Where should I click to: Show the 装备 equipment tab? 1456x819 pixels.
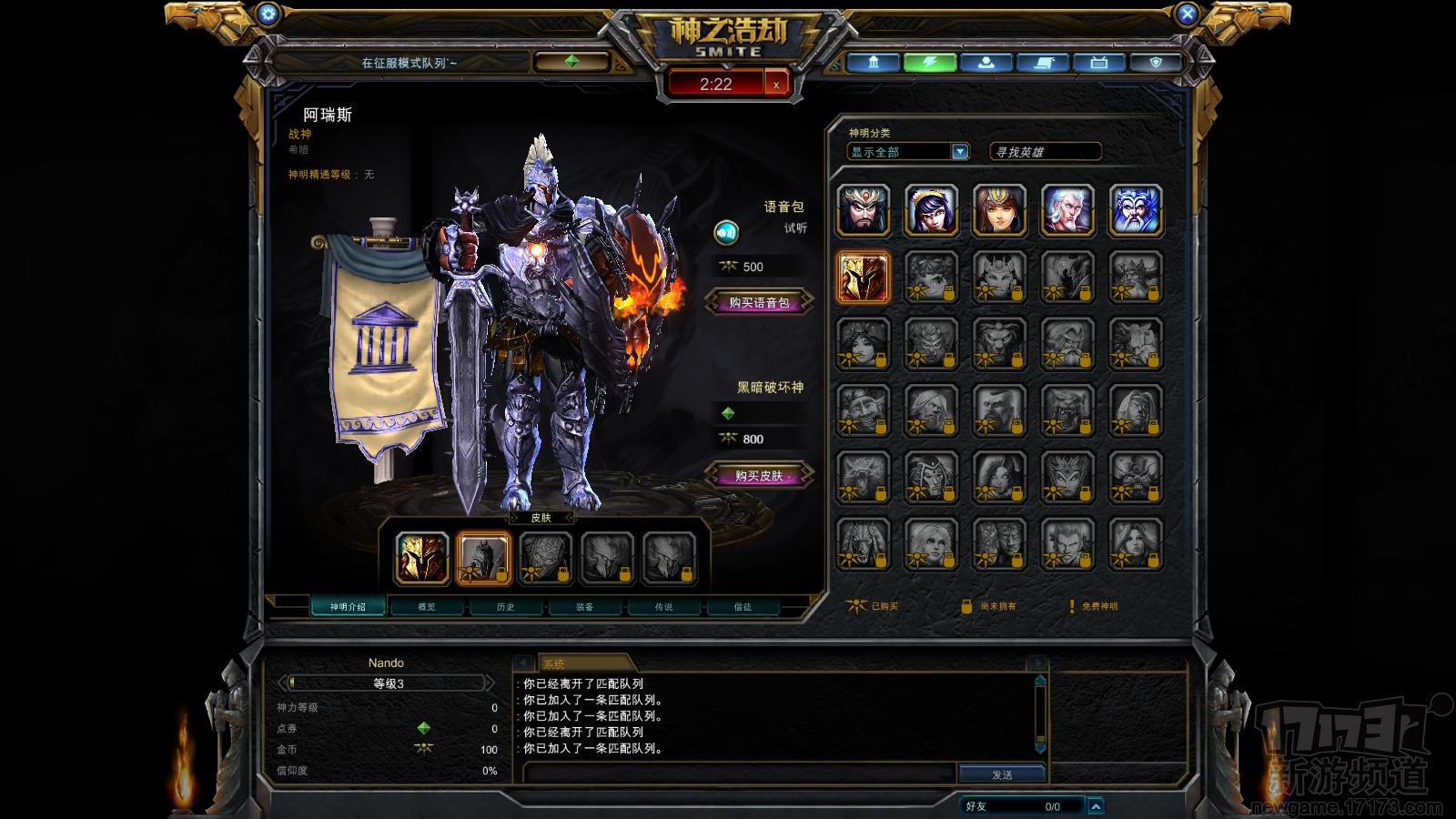pyautogui.click(x=585, y=607)
